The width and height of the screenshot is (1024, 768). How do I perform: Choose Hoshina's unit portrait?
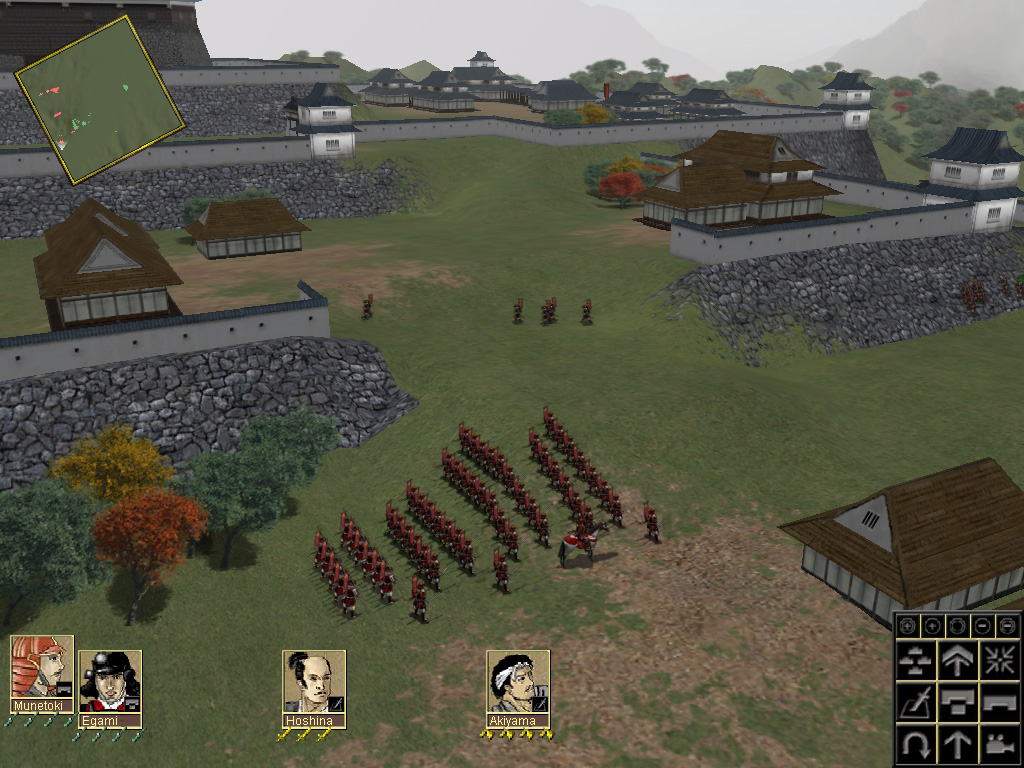click(314, 682)
